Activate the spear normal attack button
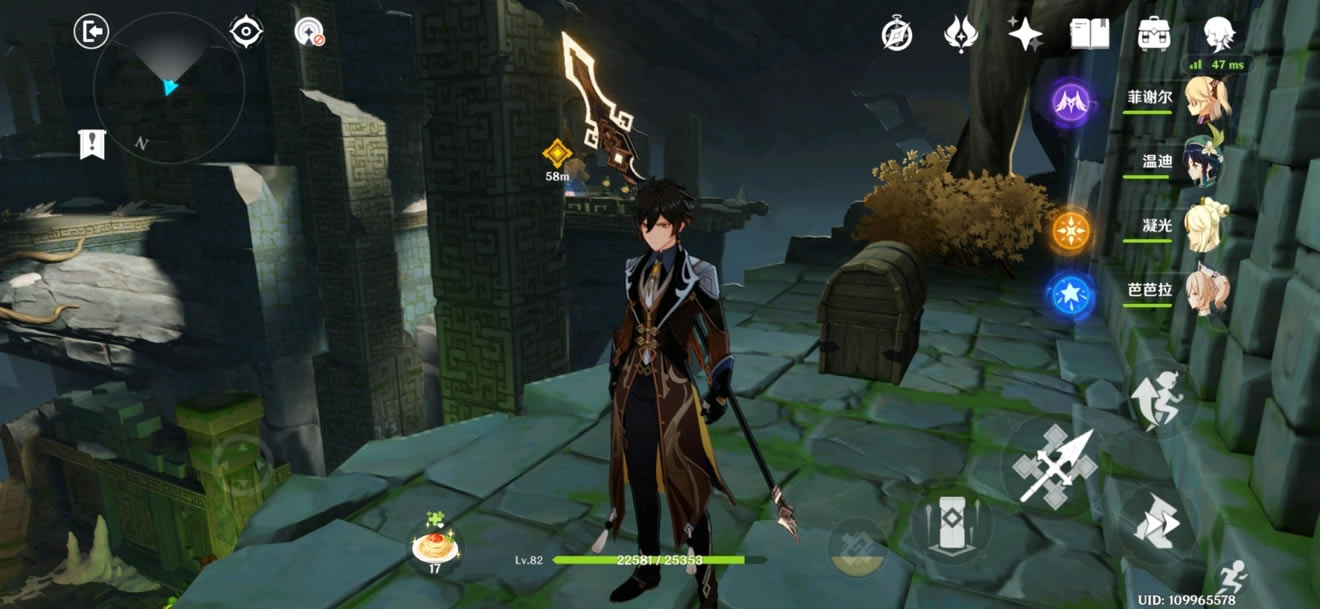 [1054, 466]
